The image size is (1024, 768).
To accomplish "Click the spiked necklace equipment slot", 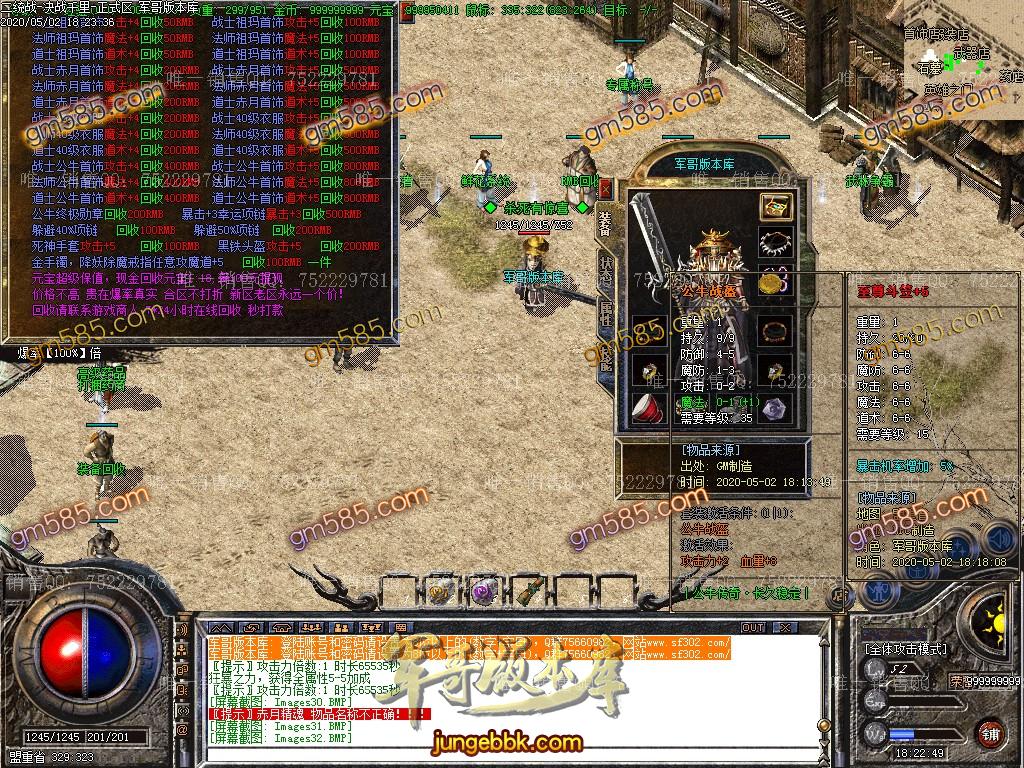I will pyautogui.click(x=776, y=243).
